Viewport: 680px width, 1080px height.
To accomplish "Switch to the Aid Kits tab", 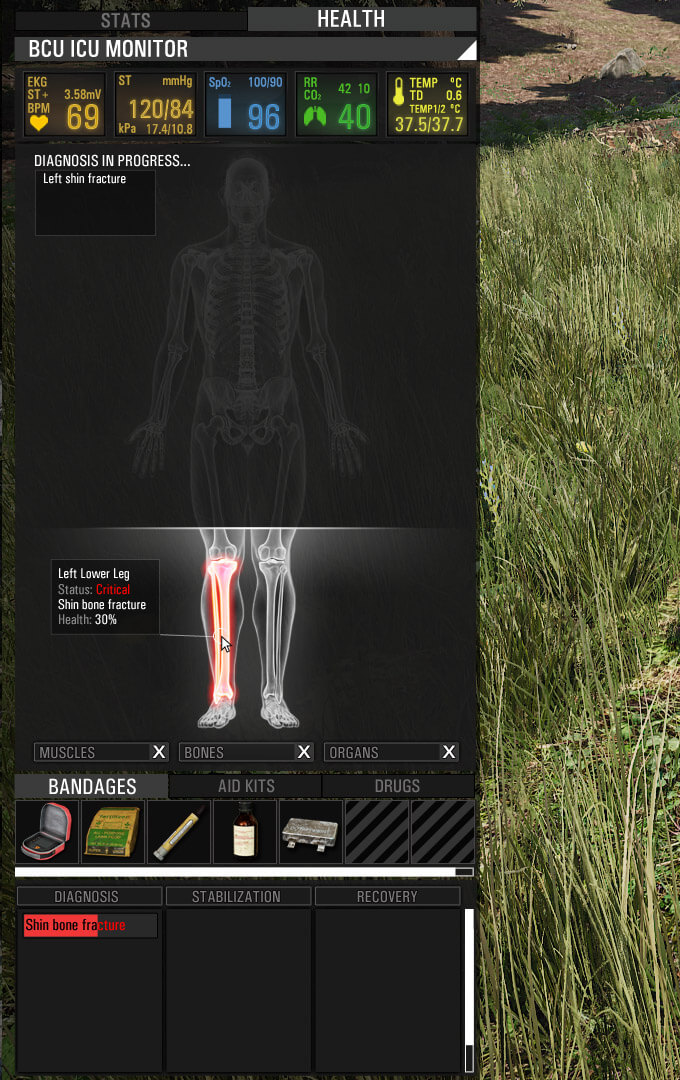I will [245, 786].
